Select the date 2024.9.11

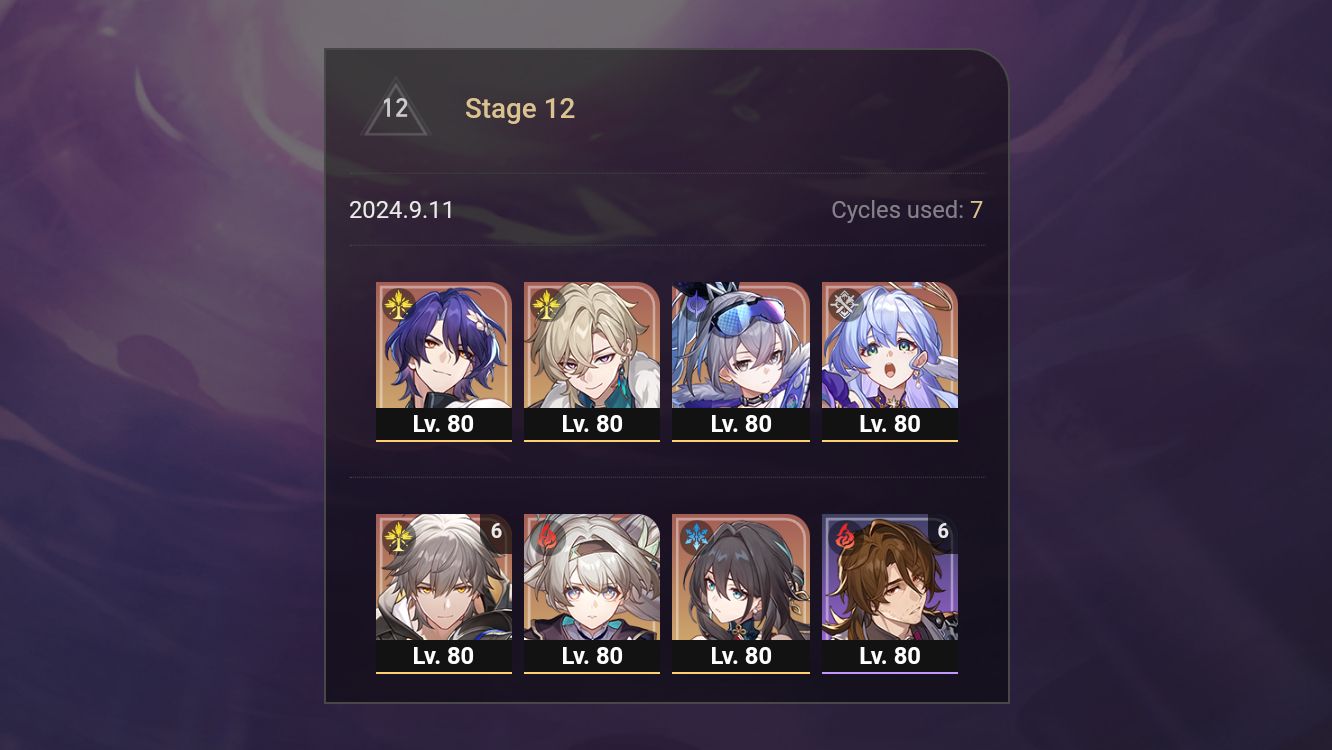coord(401,210)
